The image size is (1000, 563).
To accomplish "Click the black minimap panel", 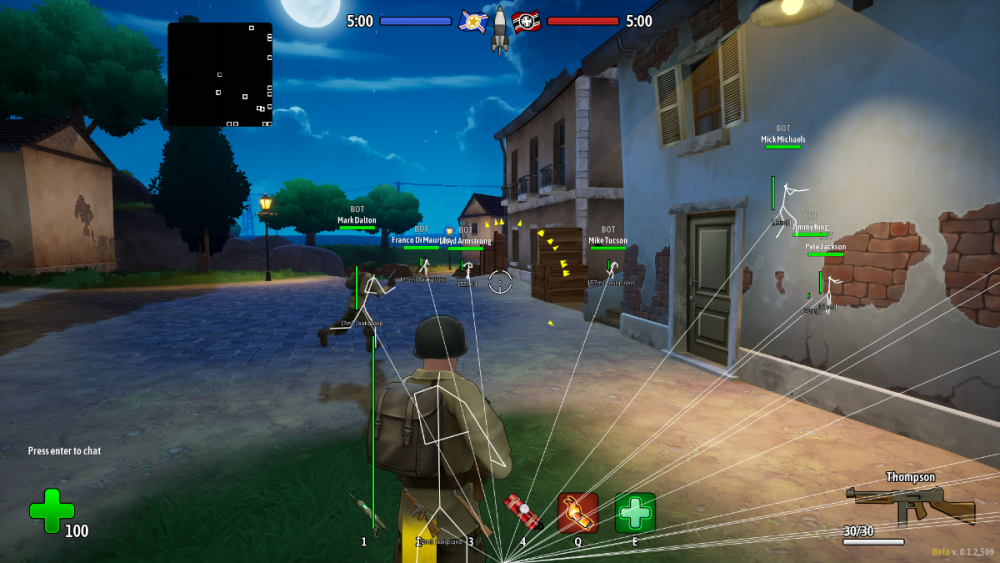I will tap(220, 74).
